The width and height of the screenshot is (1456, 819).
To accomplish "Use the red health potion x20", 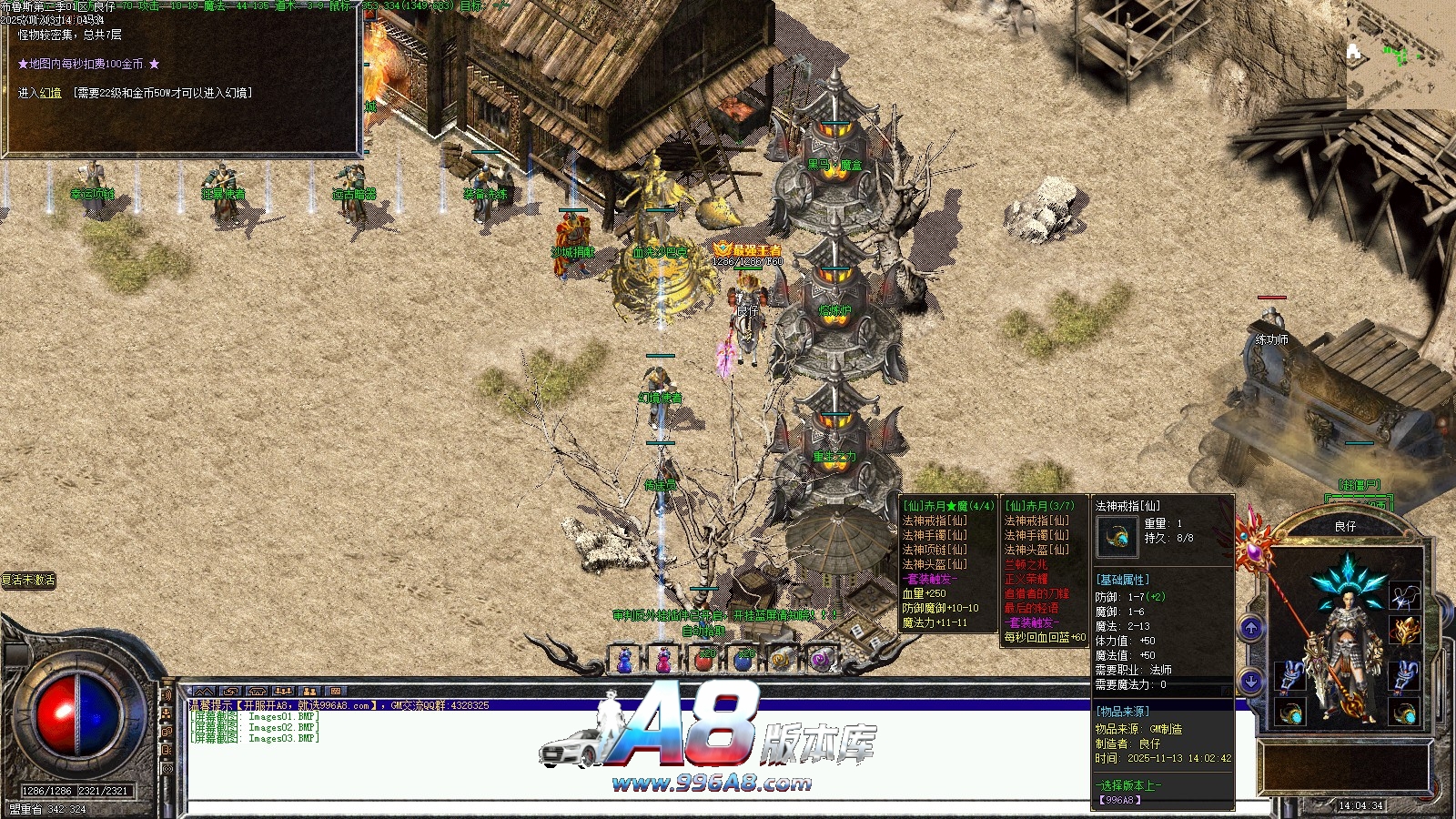I will [x=704, y=661].
